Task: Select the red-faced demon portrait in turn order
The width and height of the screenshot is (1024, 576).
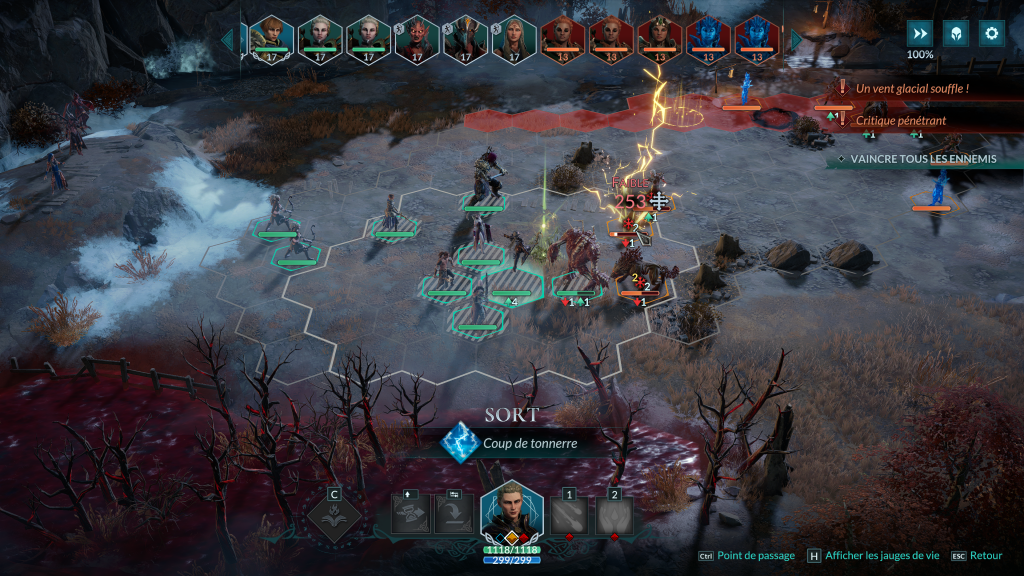Action: (x=417, y=38)
